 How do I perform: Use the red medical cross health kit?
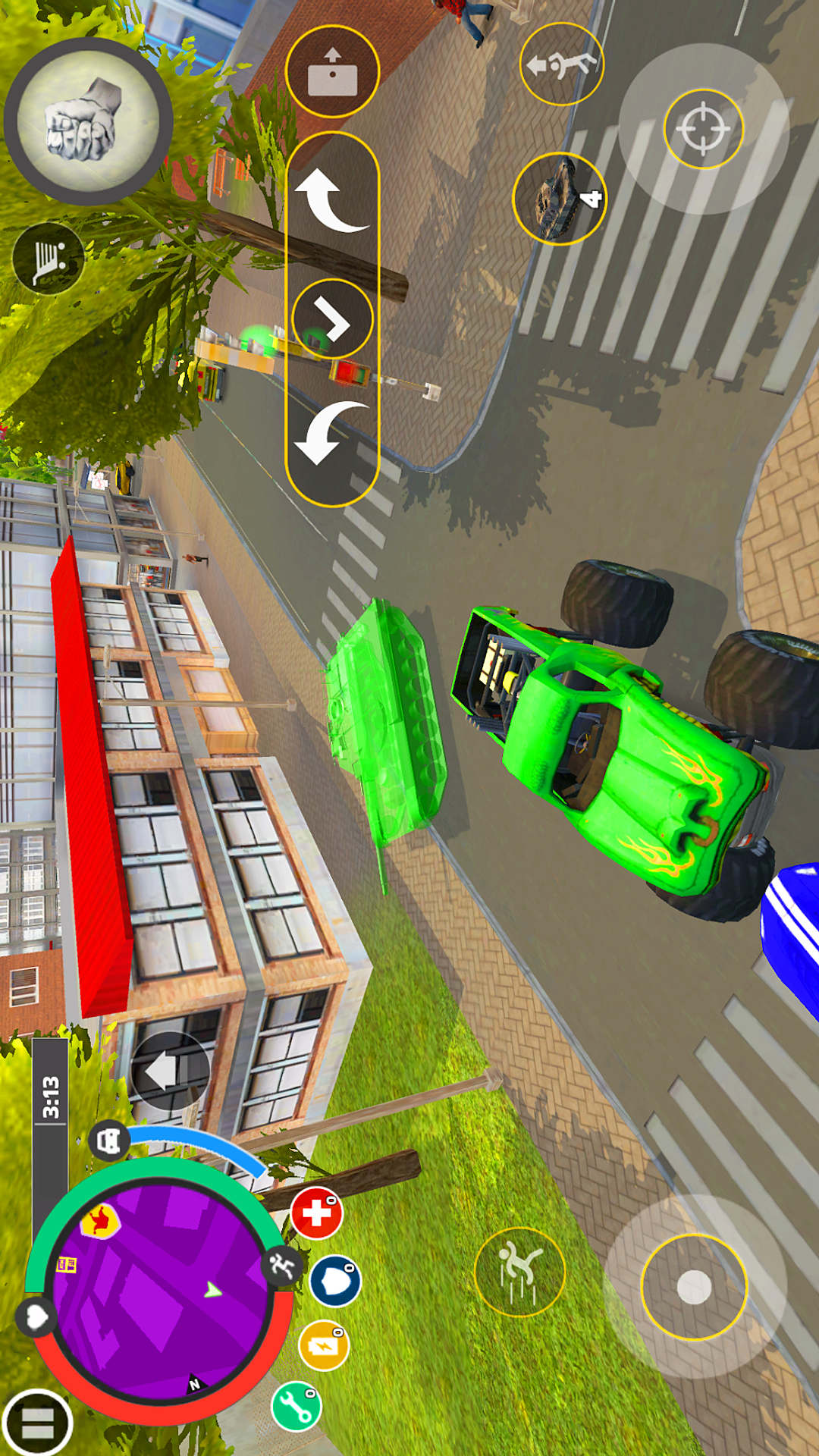click(317, 1213)
